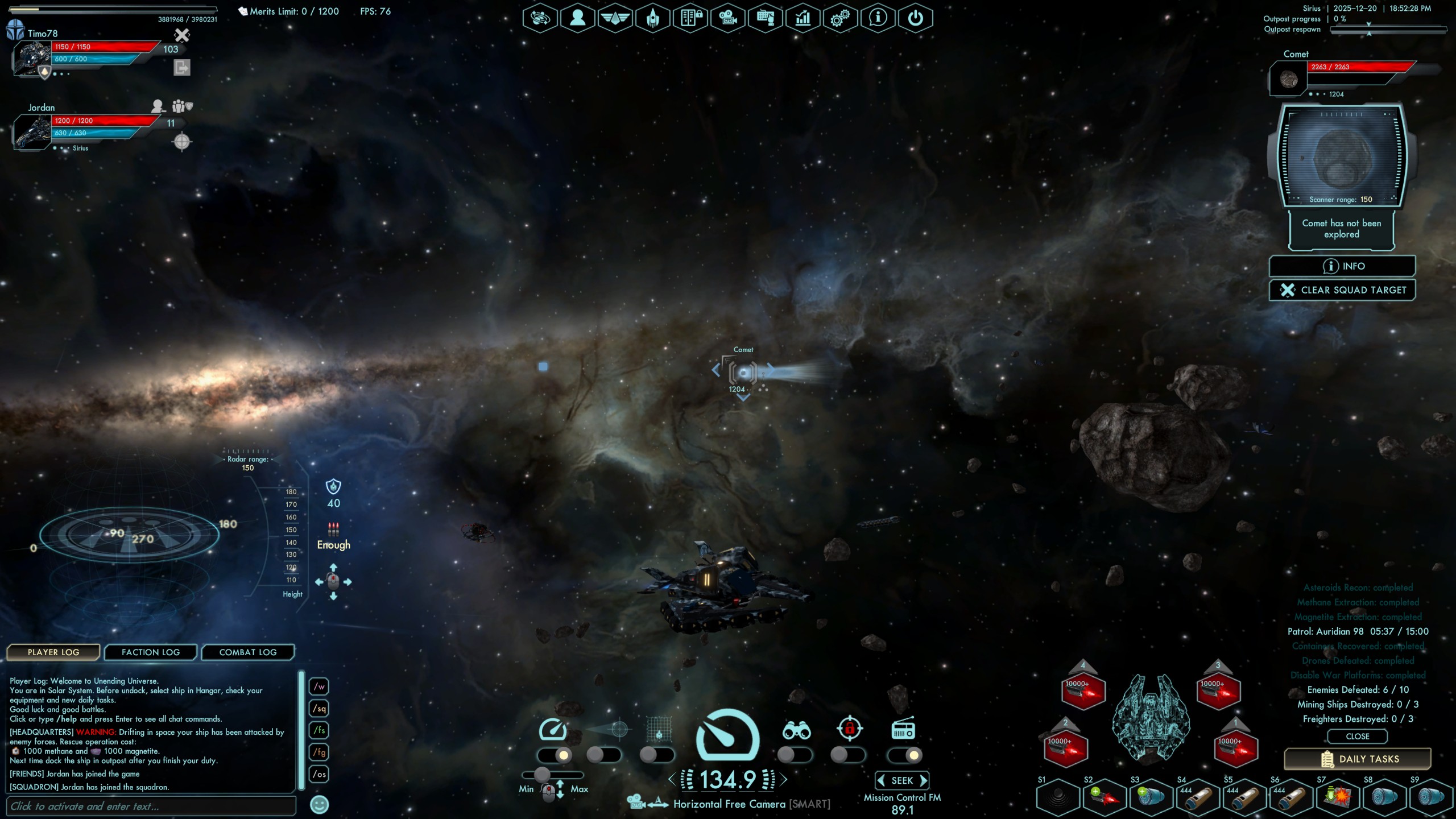Close the daily task tracker list
1456x819 pixels.
1357,737
